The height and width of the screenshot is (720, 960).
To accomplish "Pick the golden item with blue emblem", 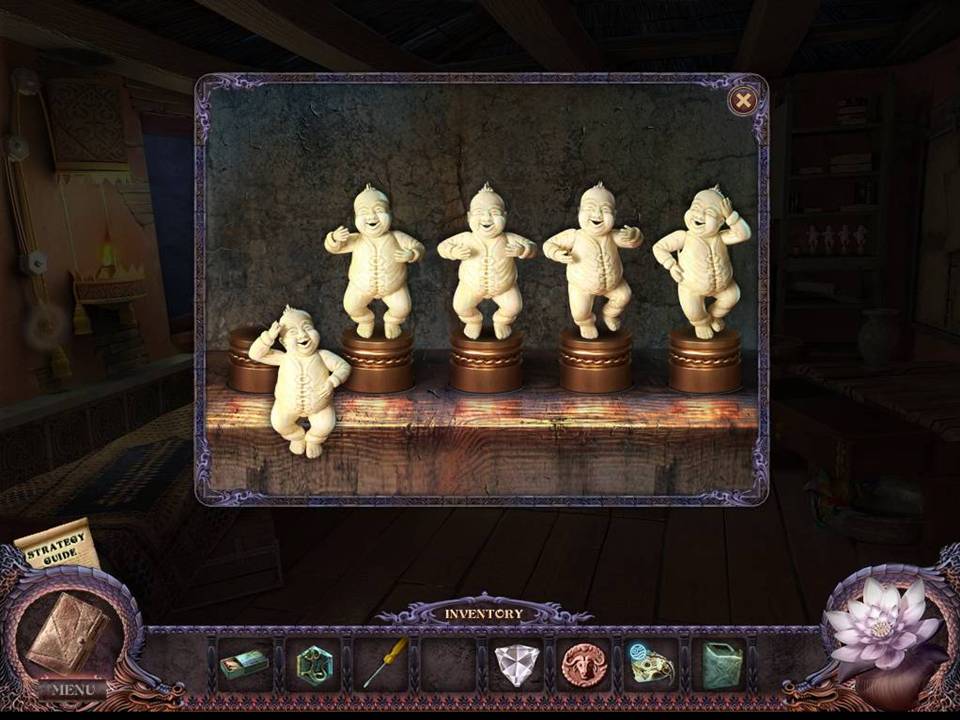I will (651, 662).
